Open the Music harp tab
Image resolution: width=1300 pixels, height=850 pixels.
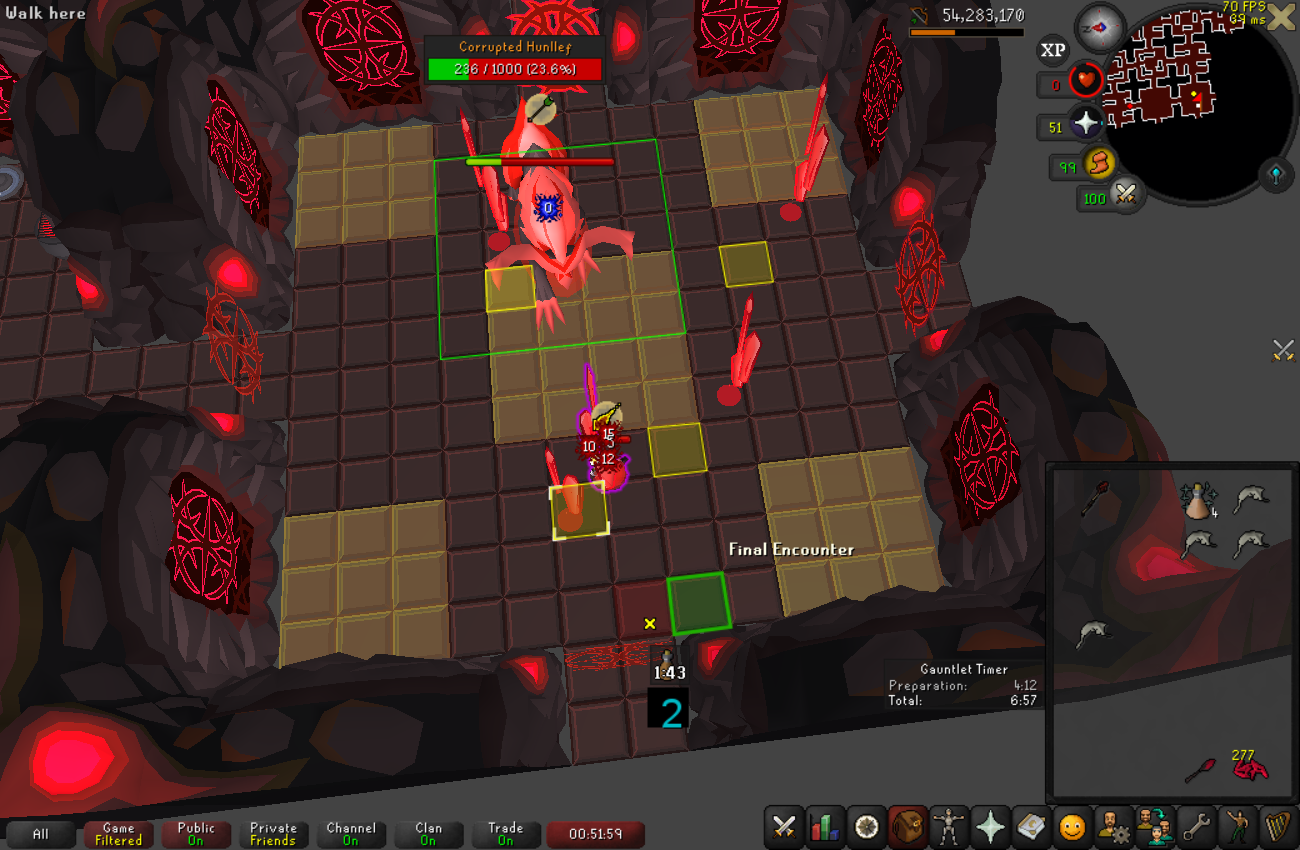tap(1277, 827)
